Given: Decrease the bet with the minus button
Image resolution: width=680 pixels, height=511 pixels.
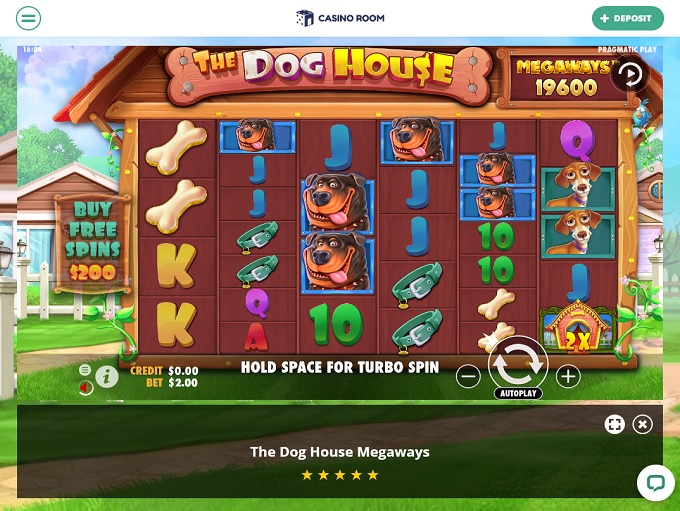Looking at the screenshot, I should [x=467, y=377].
